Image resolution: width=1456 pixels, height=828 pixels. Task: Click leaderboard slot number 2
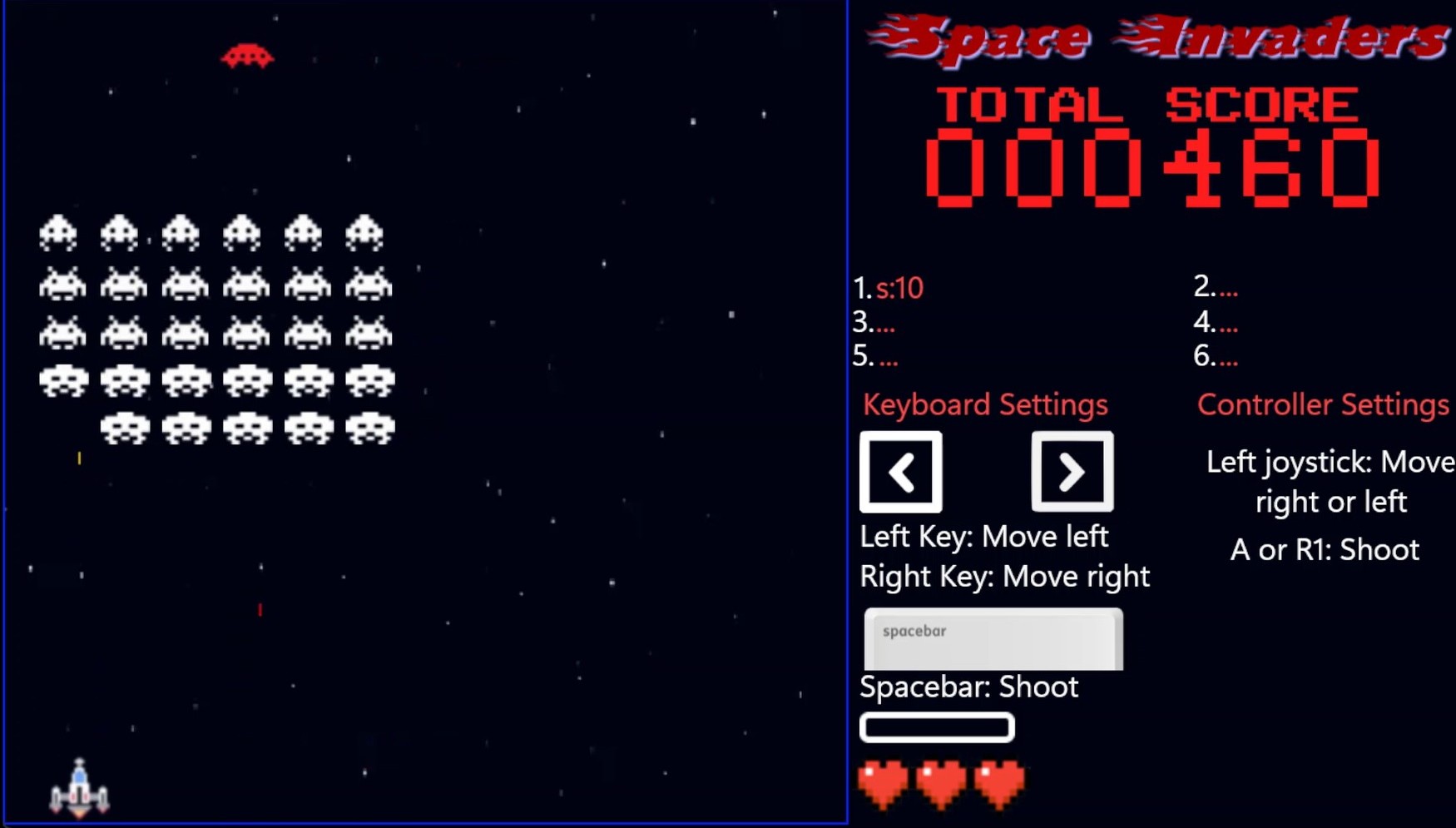pos(1216,288)
